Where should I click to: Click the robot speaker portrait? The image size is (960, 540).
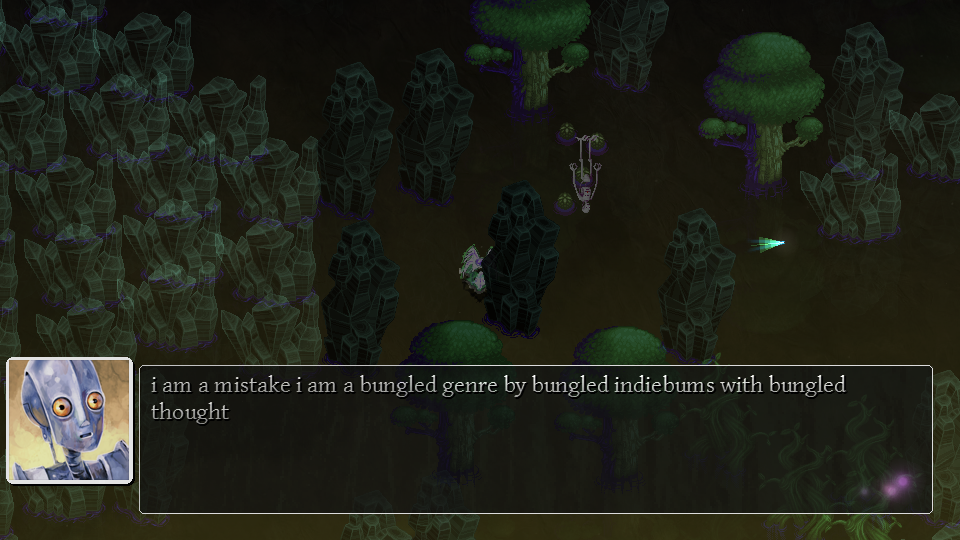(x=70, y=420)
